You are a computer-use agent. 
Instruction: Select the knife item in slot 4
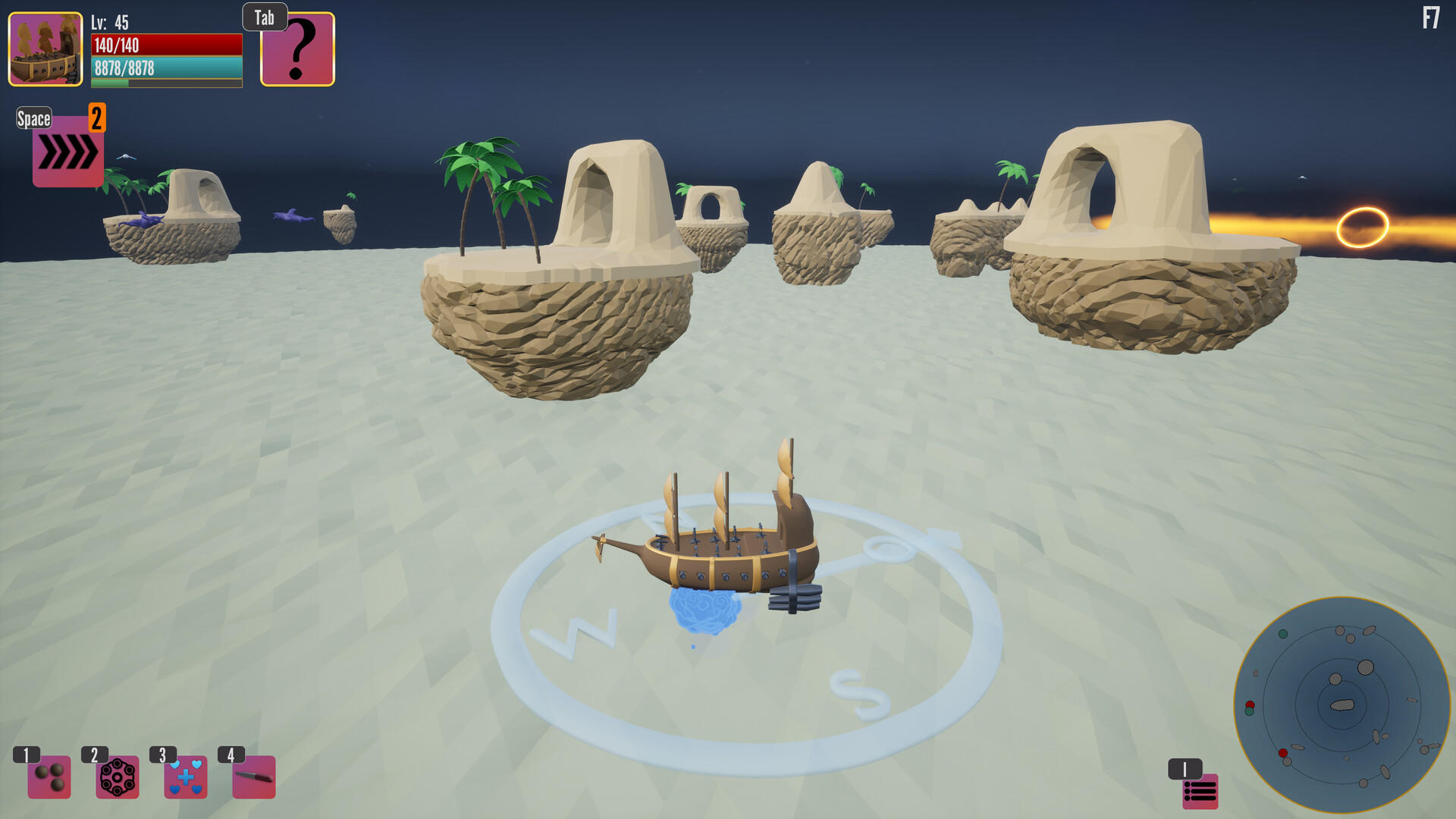point(253,777)
